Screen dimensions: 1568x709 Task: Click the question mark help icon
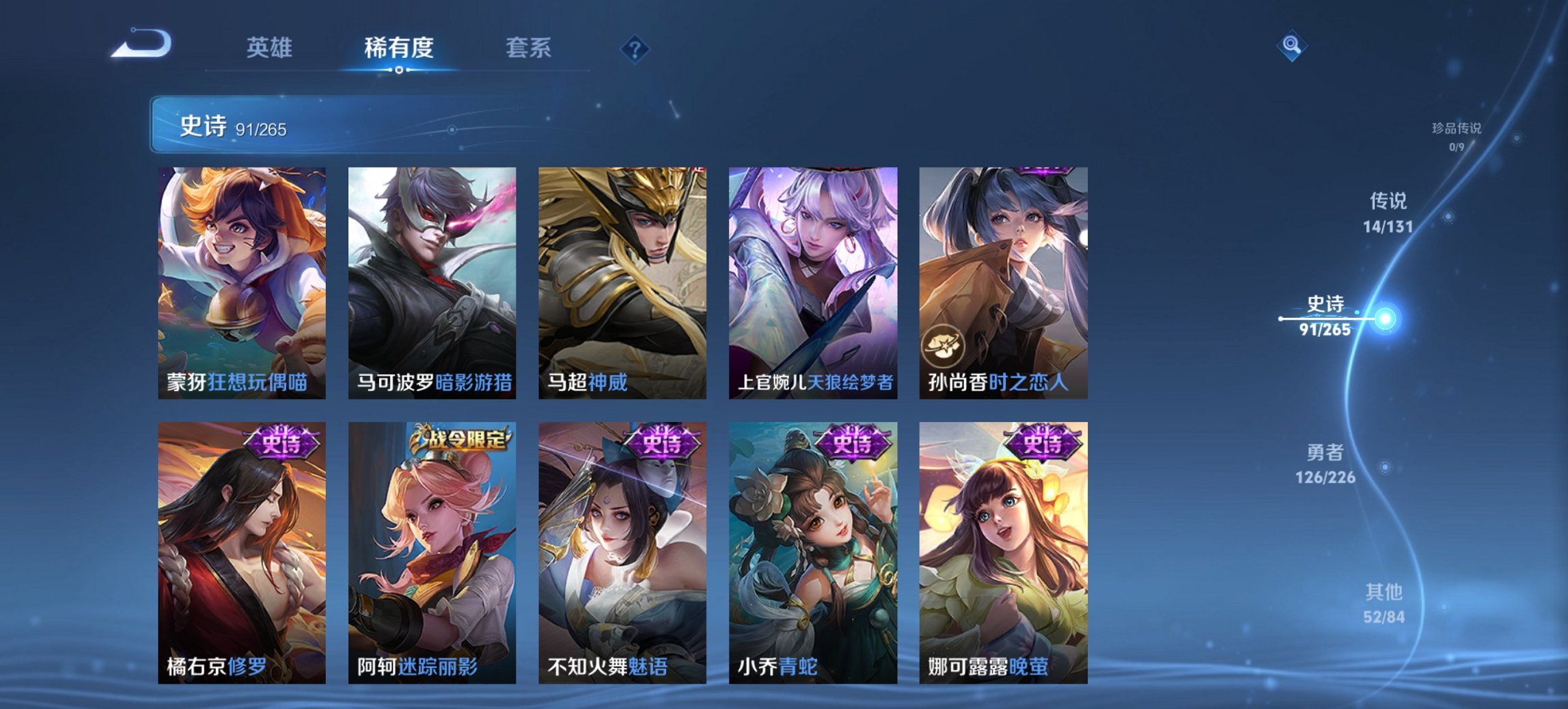click(633, 49)
